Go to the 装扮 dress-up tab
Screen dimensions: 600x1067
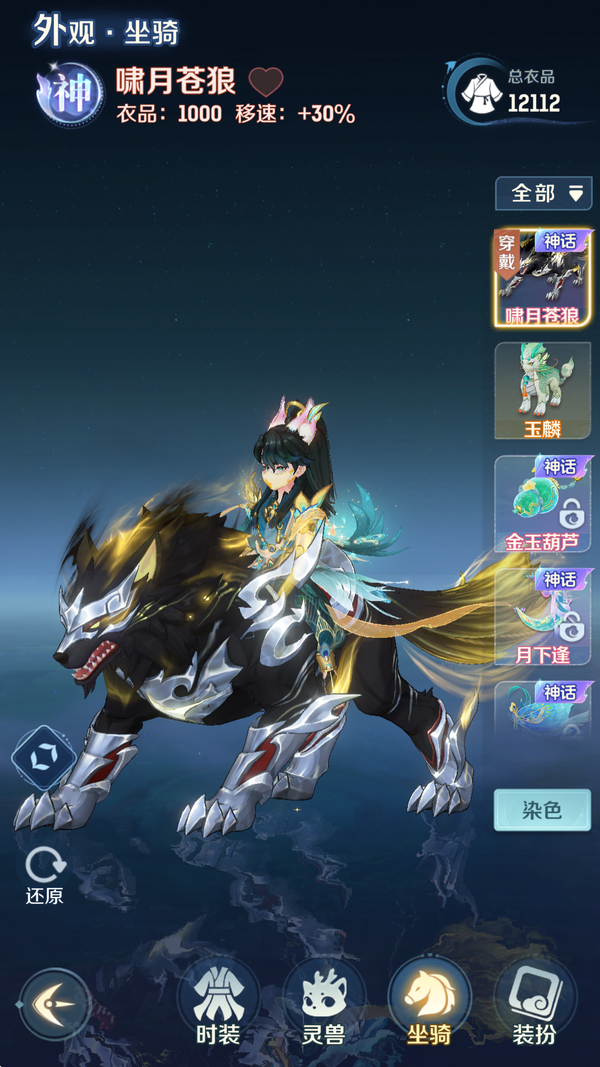point(535,1001)
